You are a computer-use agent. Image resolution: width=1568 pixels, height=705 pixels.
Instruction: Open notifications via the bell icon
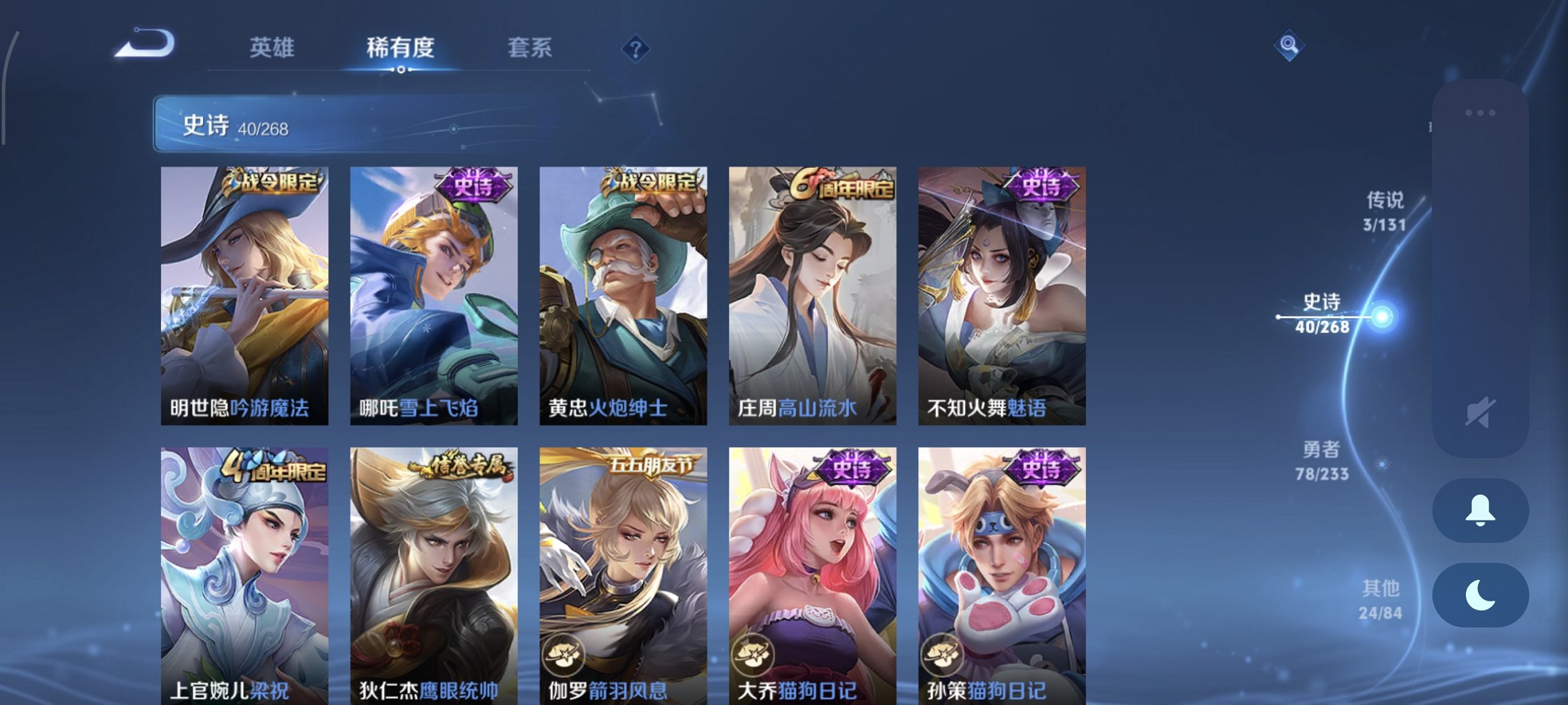tap(1480, 509)
